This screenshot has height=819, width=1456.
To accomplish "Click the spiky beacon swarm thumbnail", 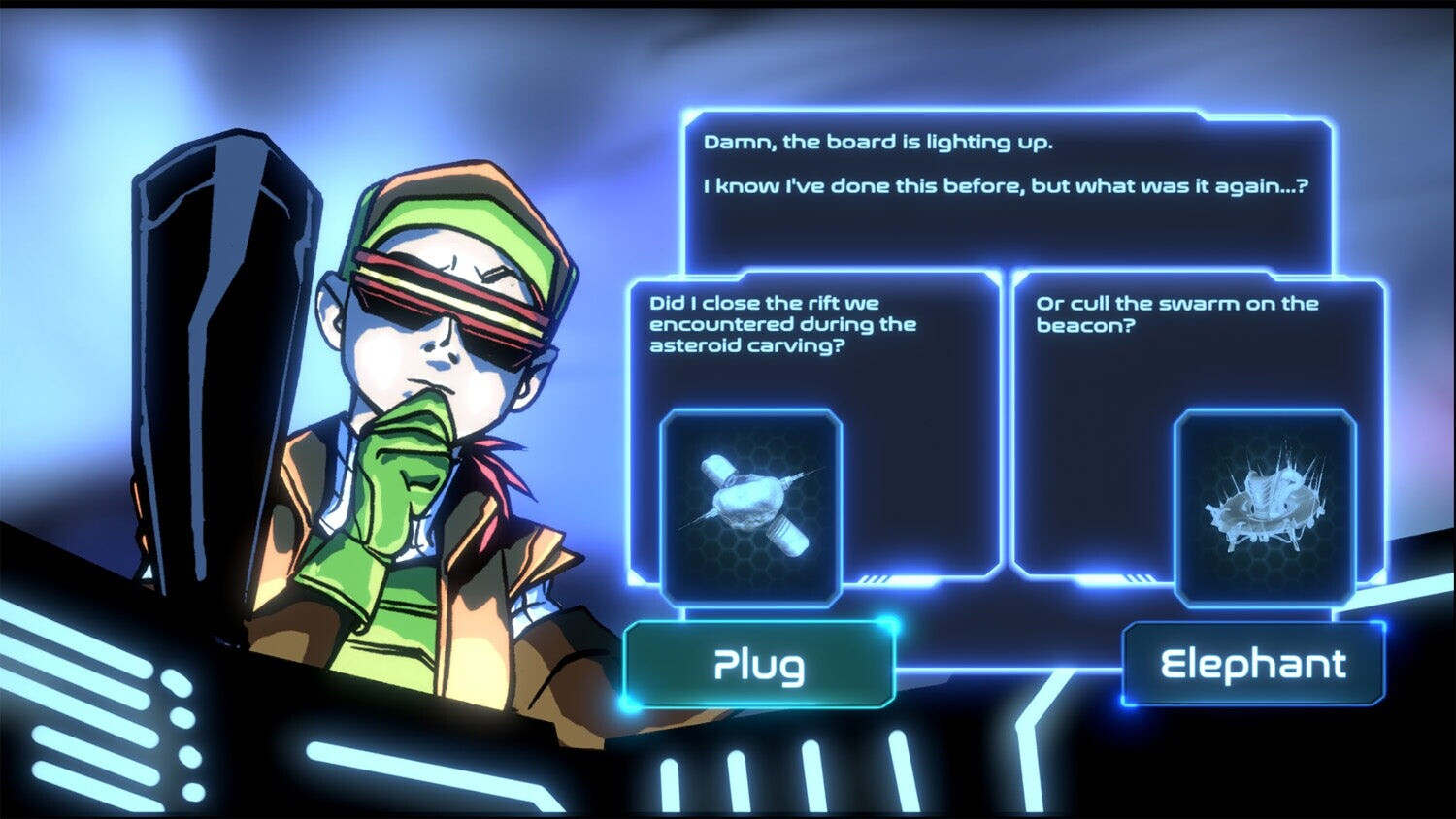I will click(1264, 505).
